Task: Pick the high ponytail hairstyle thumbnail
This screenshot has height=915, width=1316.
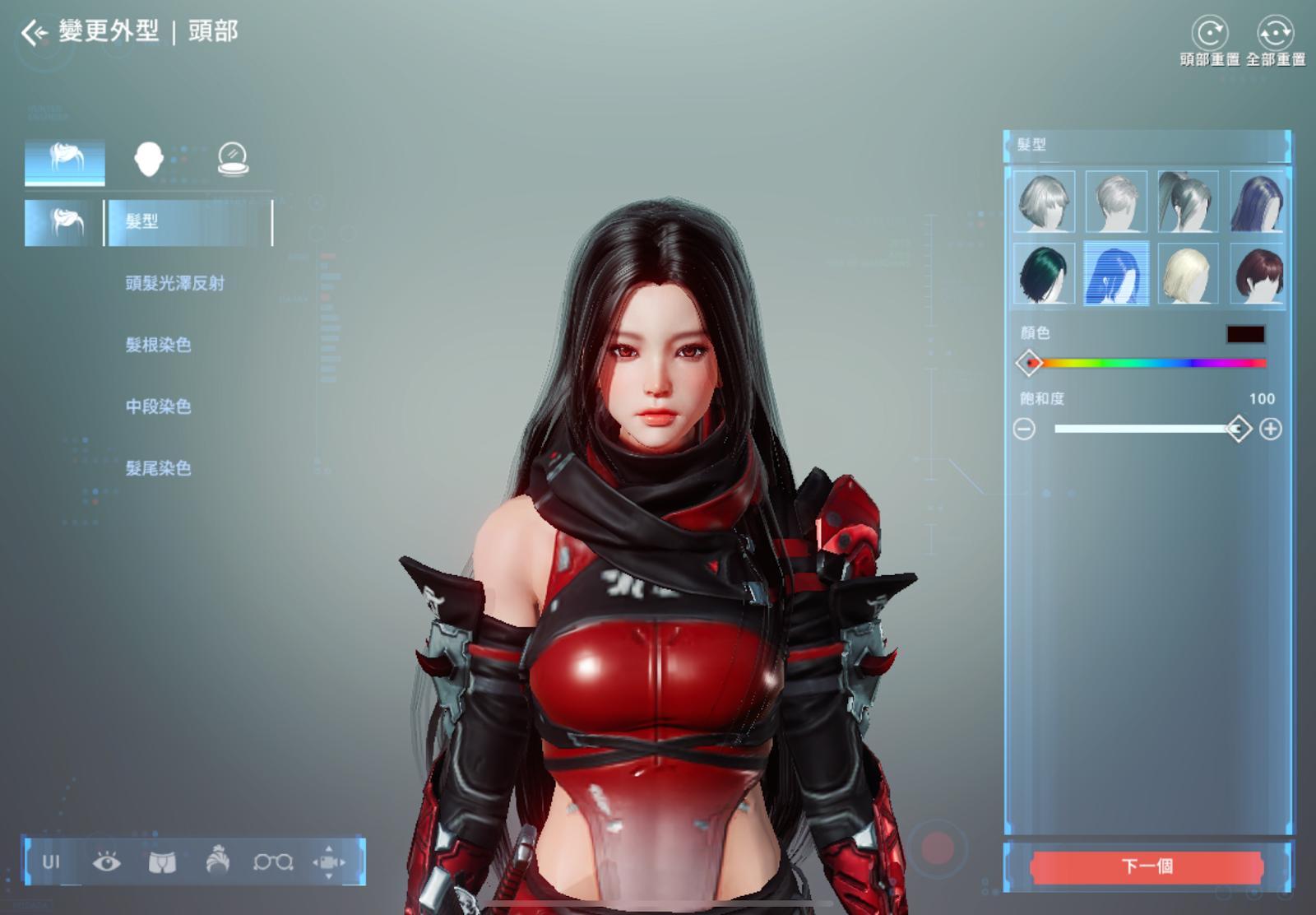Action: coord(1188,202)
